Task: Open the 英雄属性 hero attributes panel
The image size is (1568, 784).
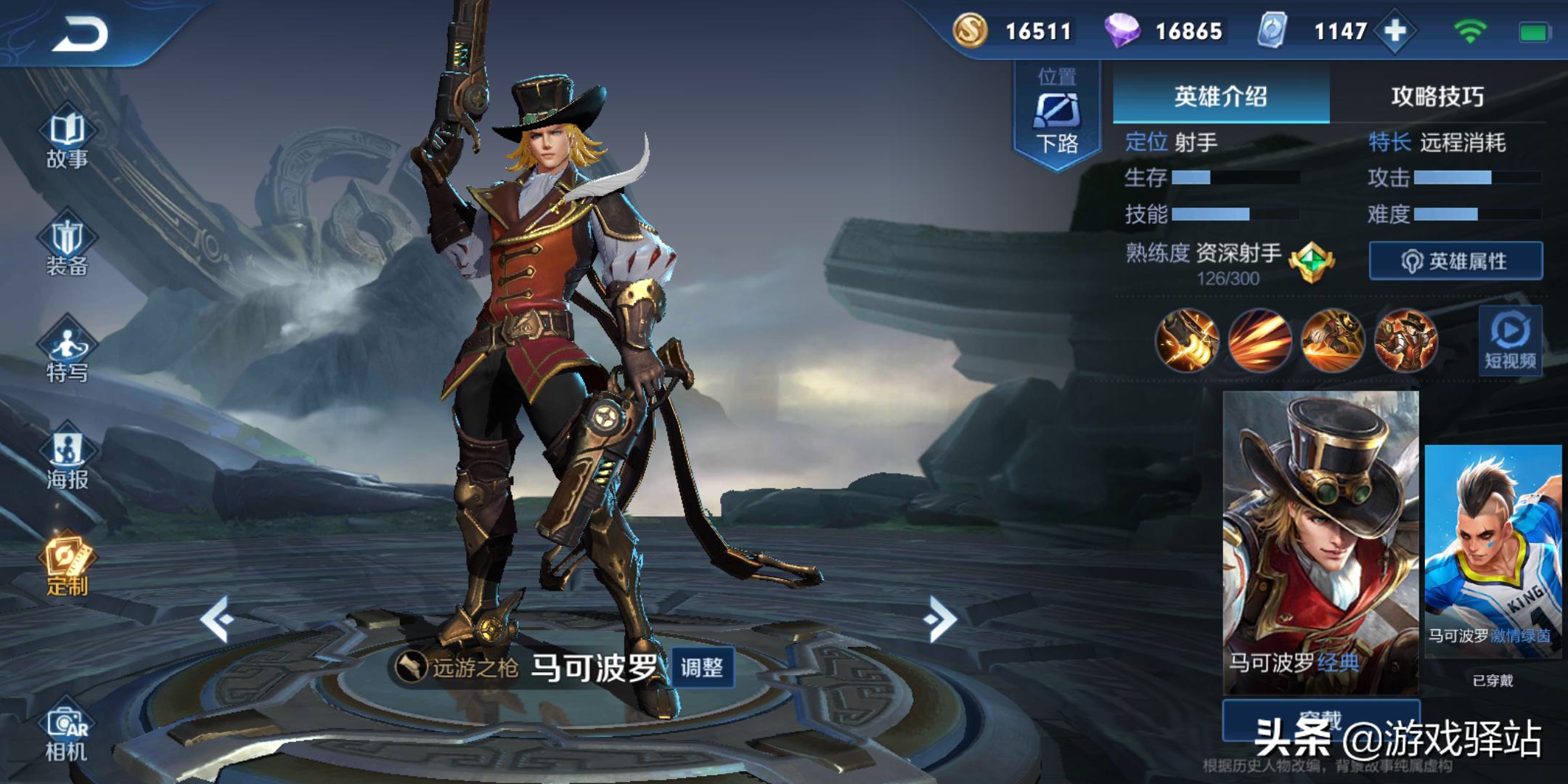Action: [1455, 261]
